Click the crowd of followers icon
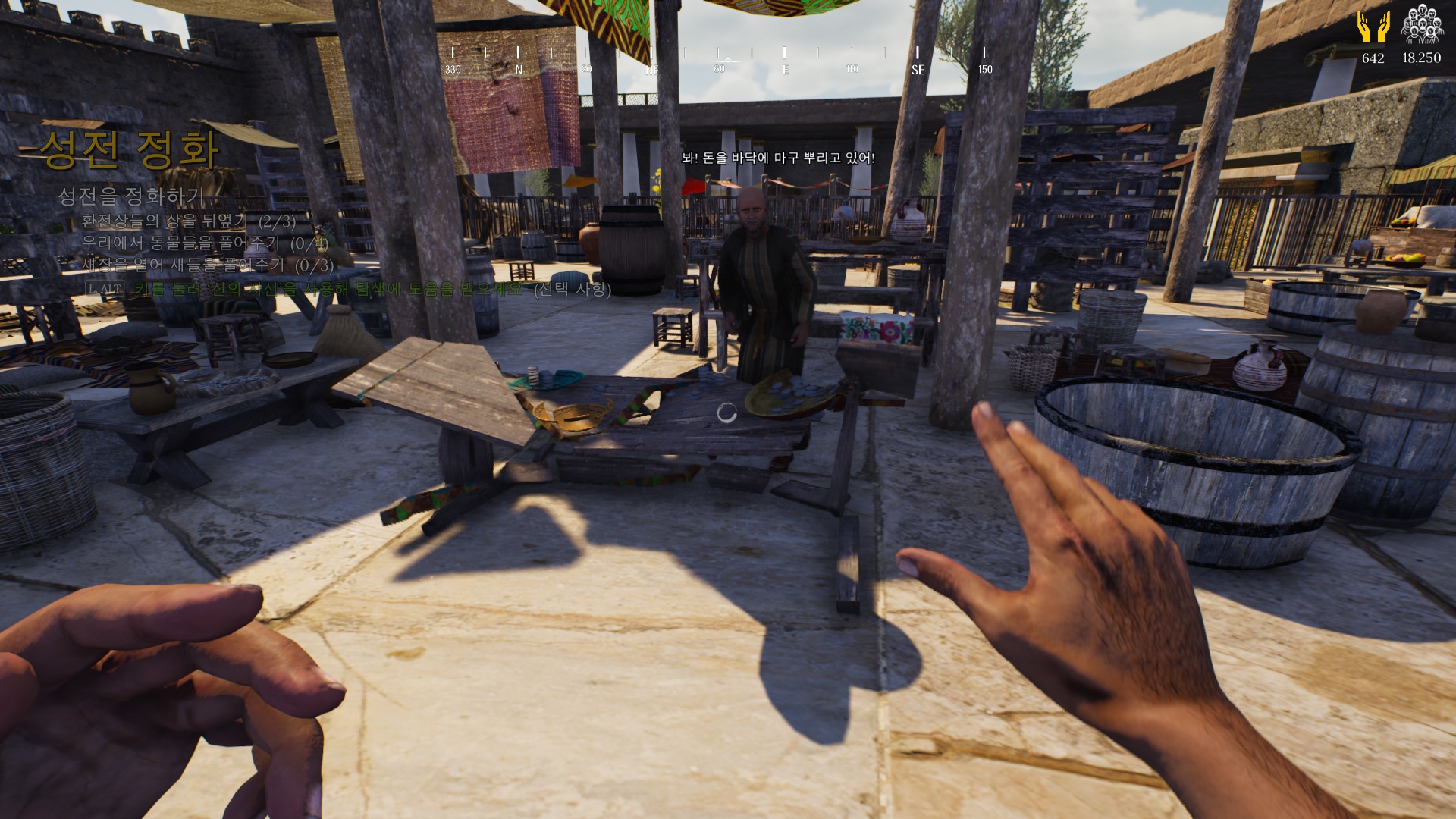 click(x=1422, y=25)
